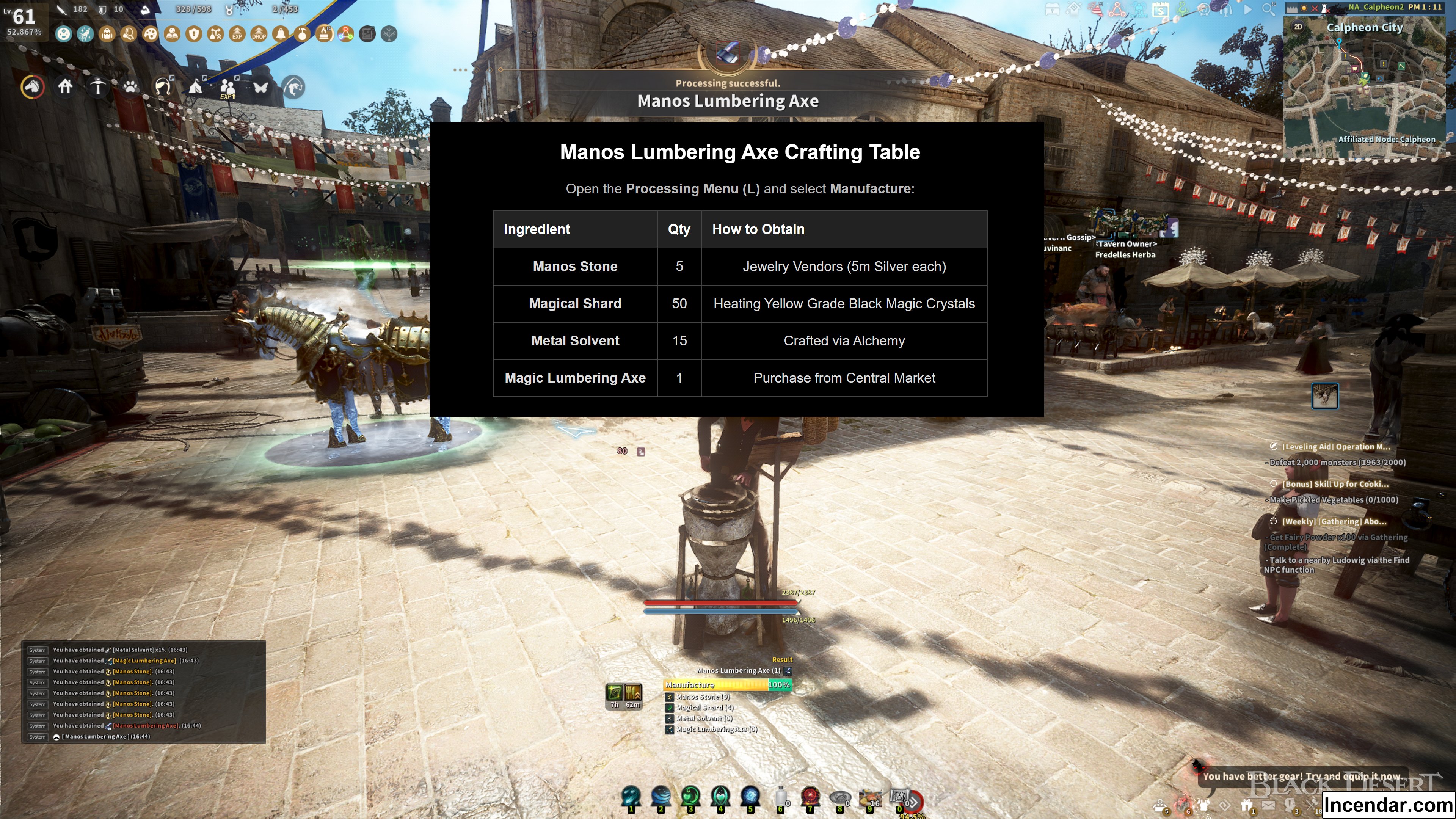The image size is (1456, 819).
Task: Select the tent camp icon
Action: (196, 86)
